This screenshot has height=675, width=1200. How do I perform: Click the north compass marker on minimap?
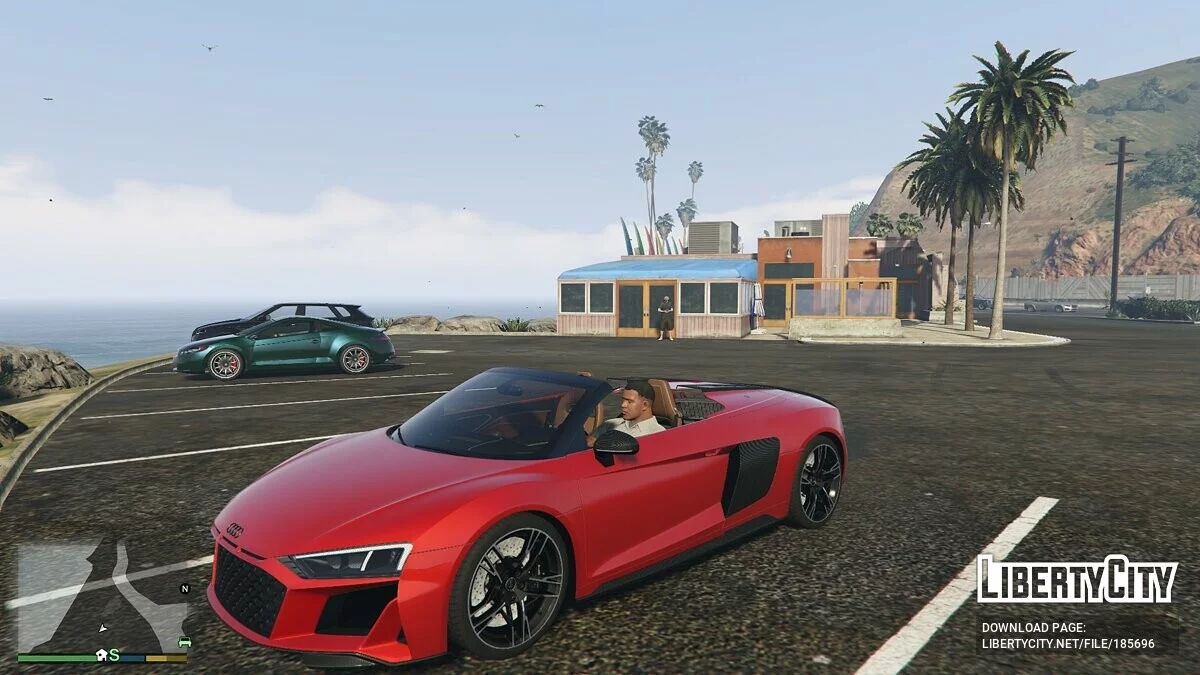(x=184, y=588)
